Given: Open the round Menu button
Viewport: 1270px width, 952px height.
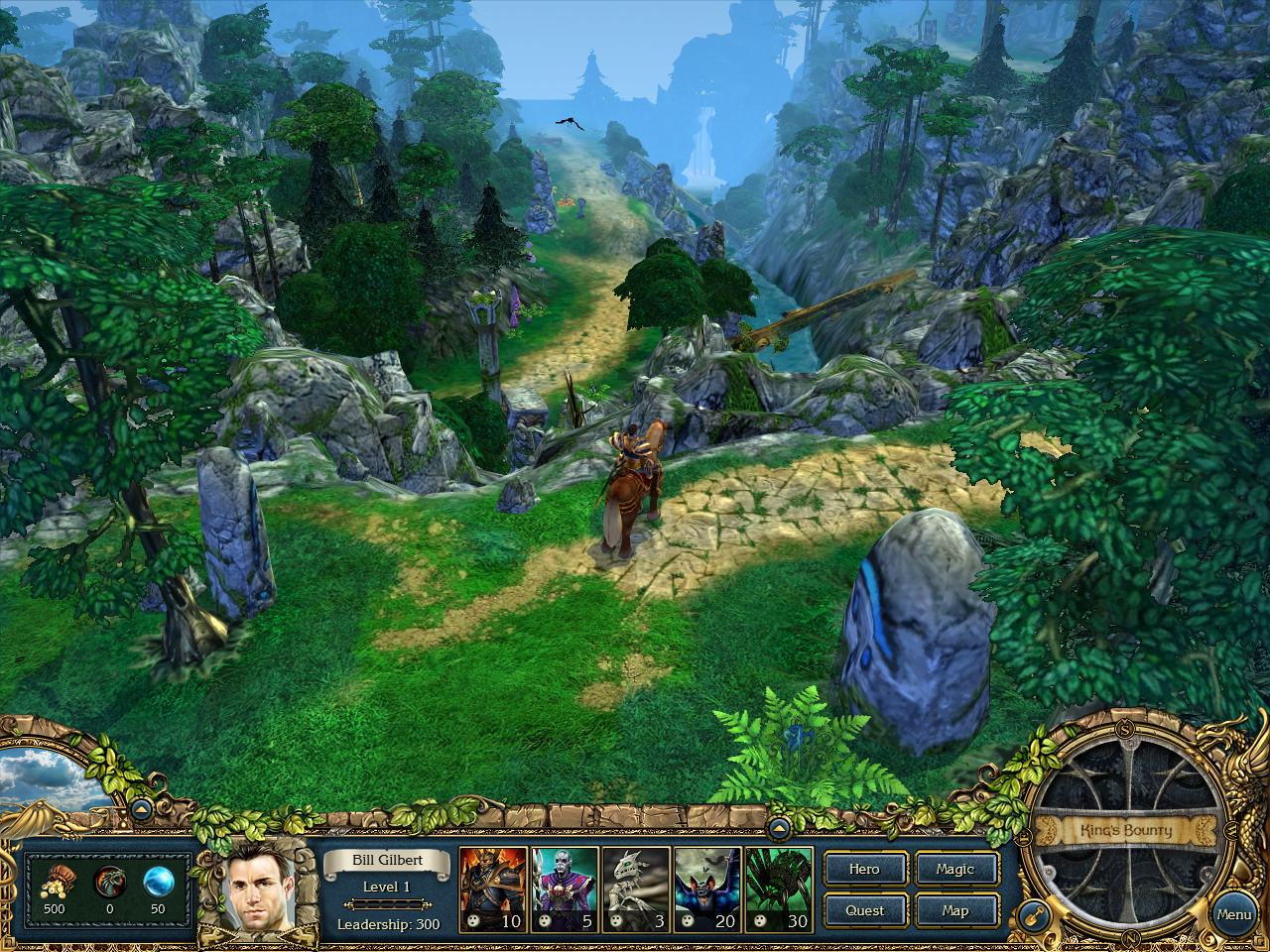Looking at the screenshot, I should pos(1233,914).
